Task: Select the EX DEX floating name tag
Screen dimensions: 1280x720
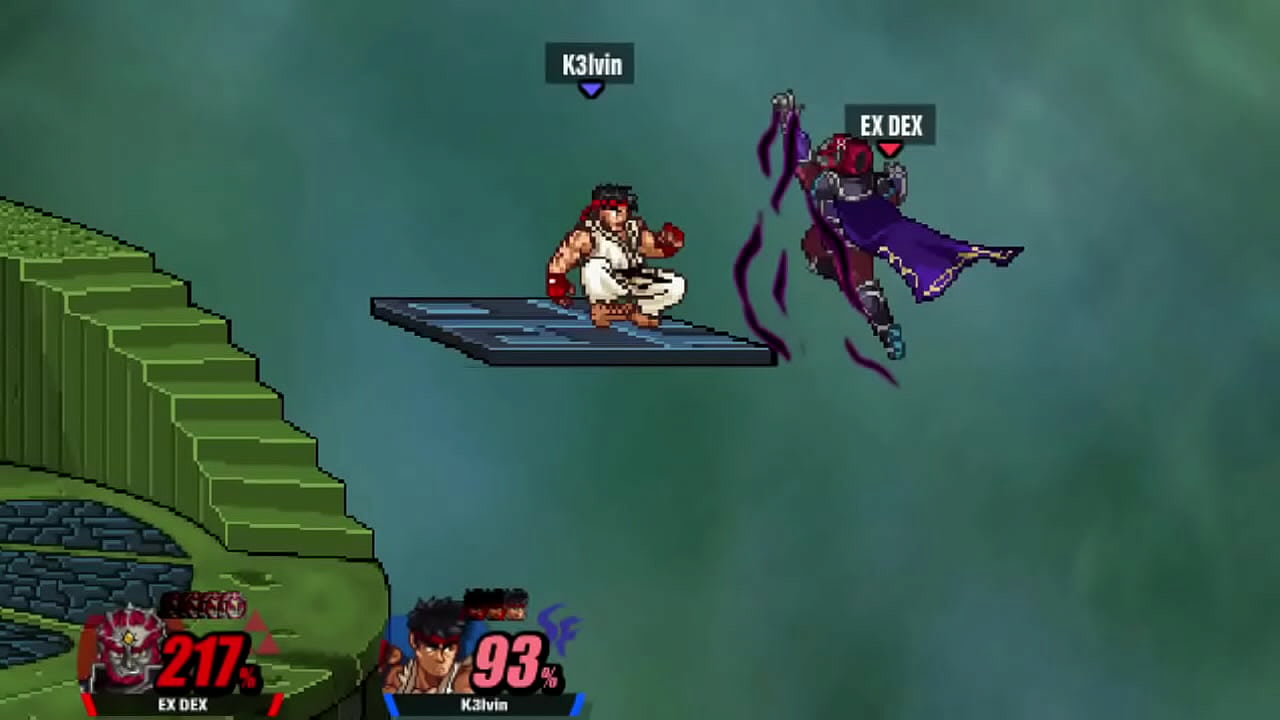Action: pos(890,125)
